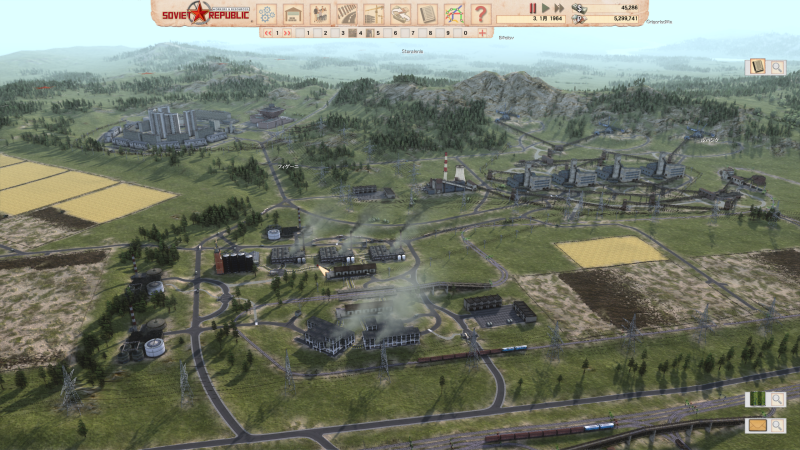The height and width of the screenshot is (450, 800).
Task: Select the railway track tool icon
Action: (347, 13)
